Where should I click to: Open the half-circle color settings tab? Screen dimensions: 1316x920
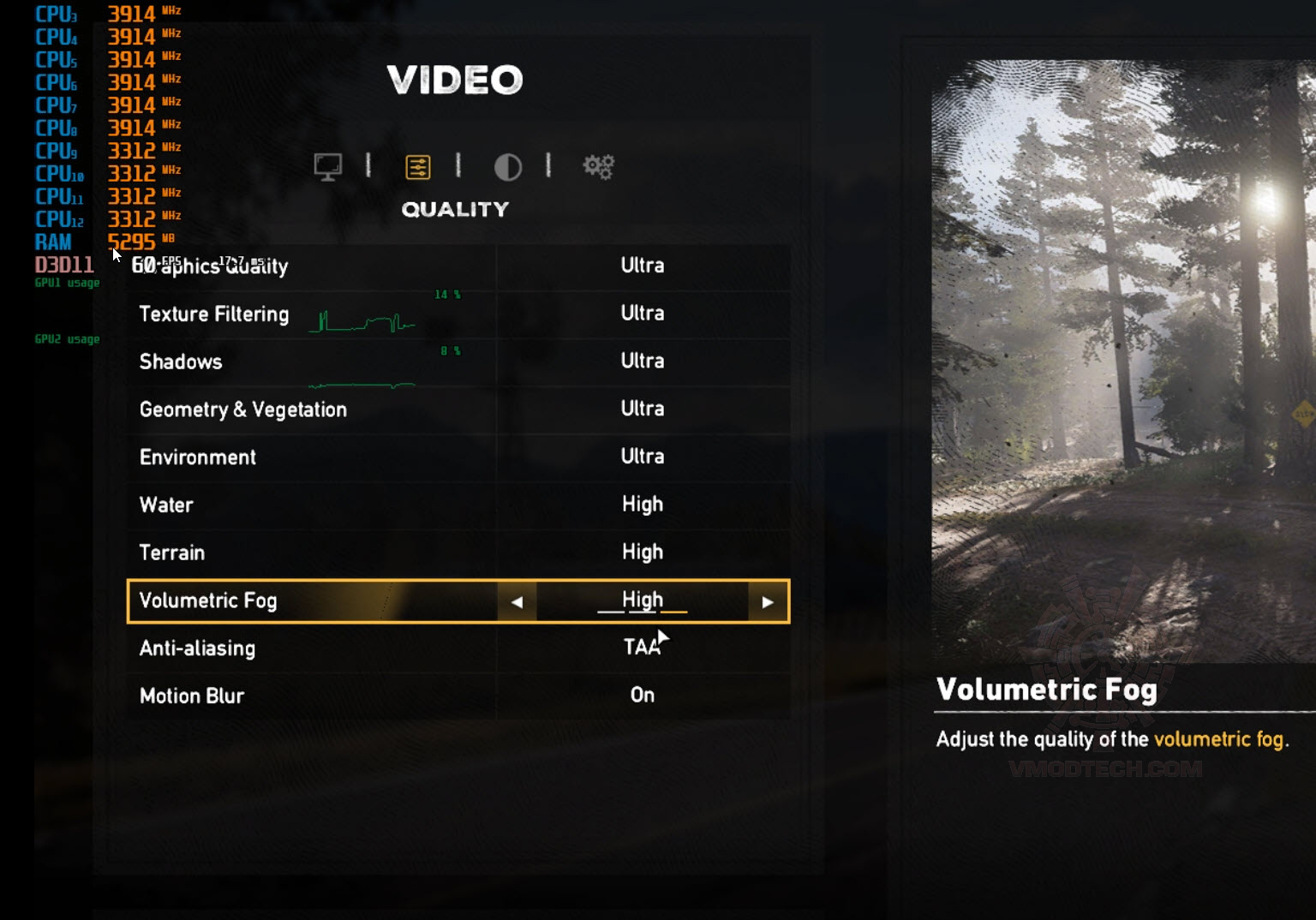click(508, 166)
